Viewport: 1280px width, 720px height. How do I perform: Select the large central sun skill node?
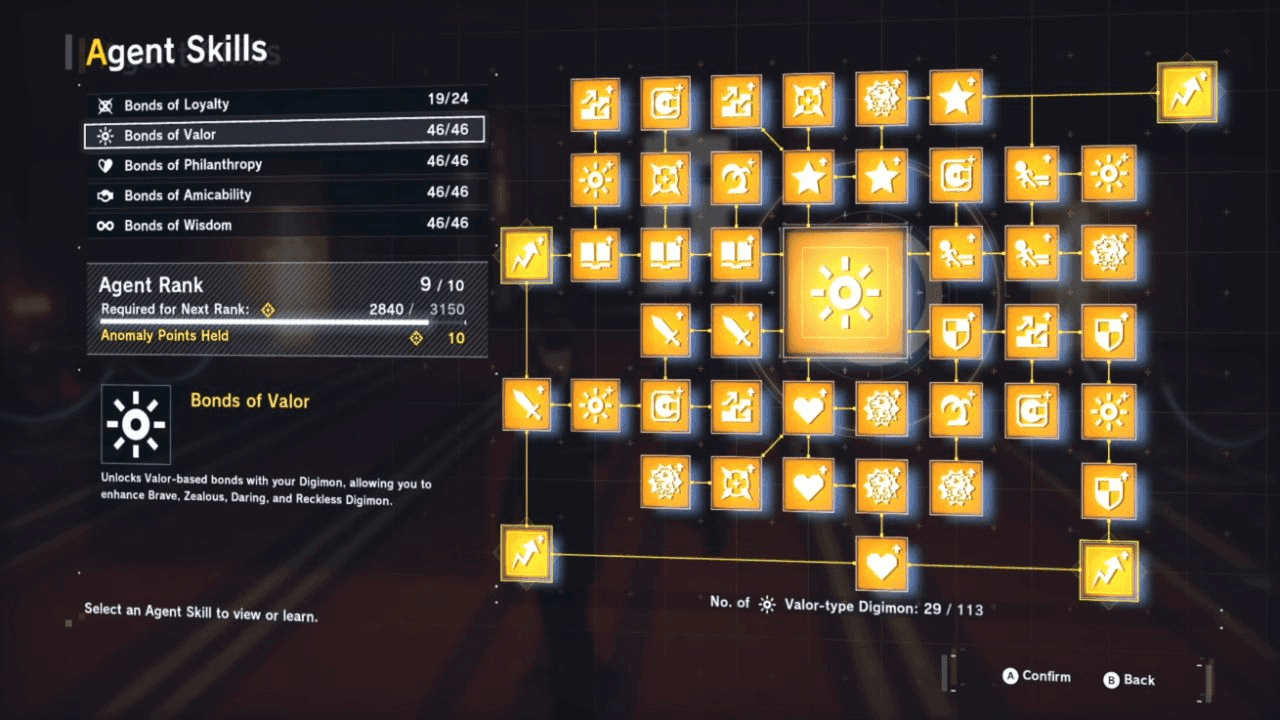click(845, 292)
